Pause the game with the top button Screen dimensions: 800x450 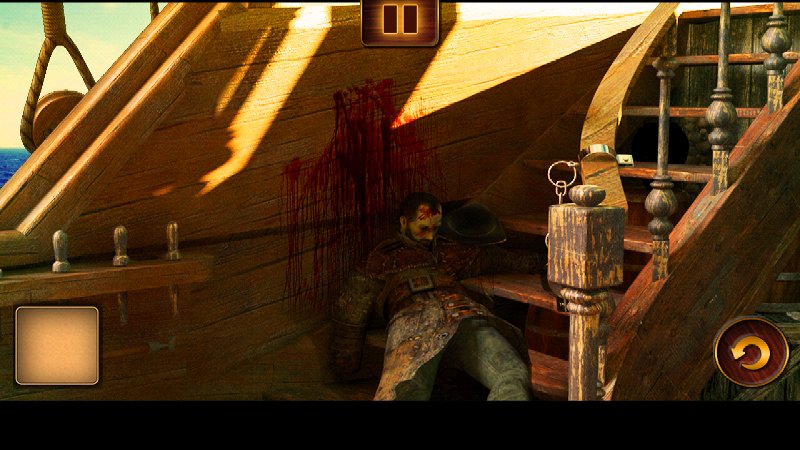[x=400, y=21]
